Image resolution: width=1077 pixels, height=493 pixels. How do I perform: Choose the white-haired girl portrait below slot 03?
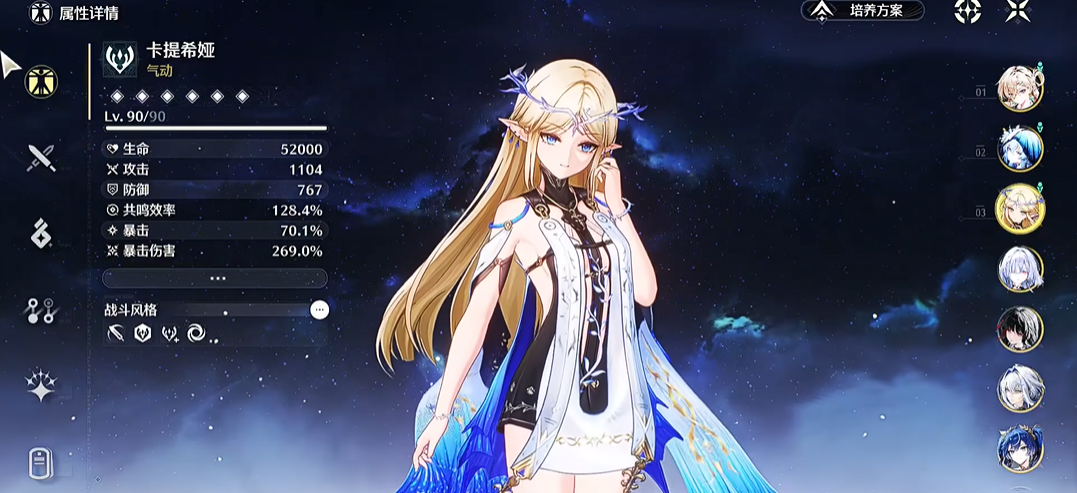(1020, 268)
